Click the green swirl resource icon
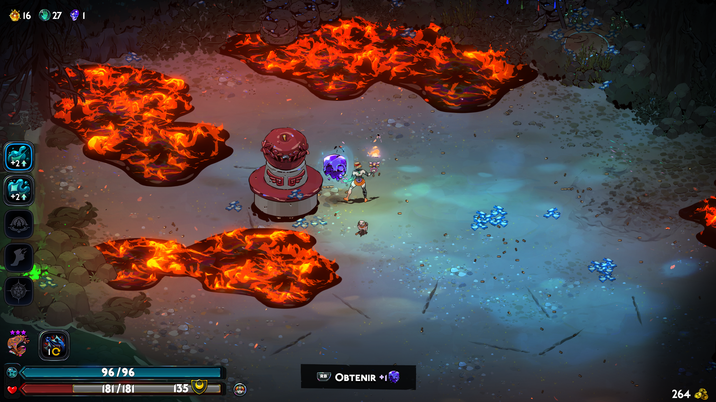Screen dimensions: 716x402 [45, 15]
